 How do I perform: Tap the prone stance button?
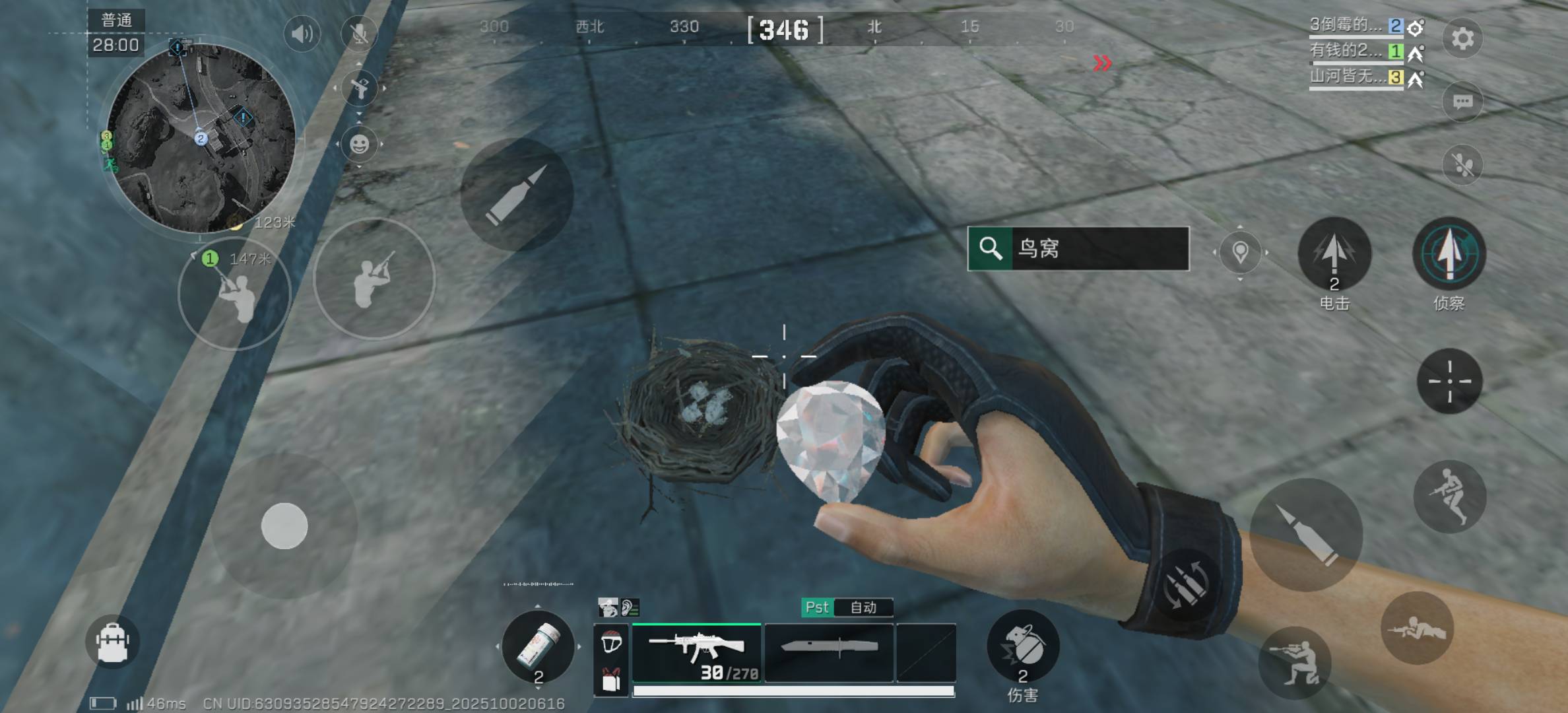tap(1416, 627)
